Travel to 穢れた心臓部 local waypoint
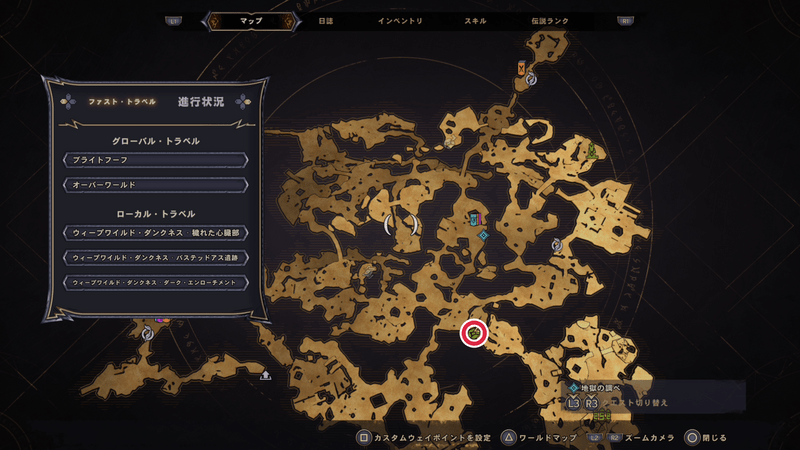Image resolution: width=800 pixels, height=450 pixels. click(x=154, y=232)
